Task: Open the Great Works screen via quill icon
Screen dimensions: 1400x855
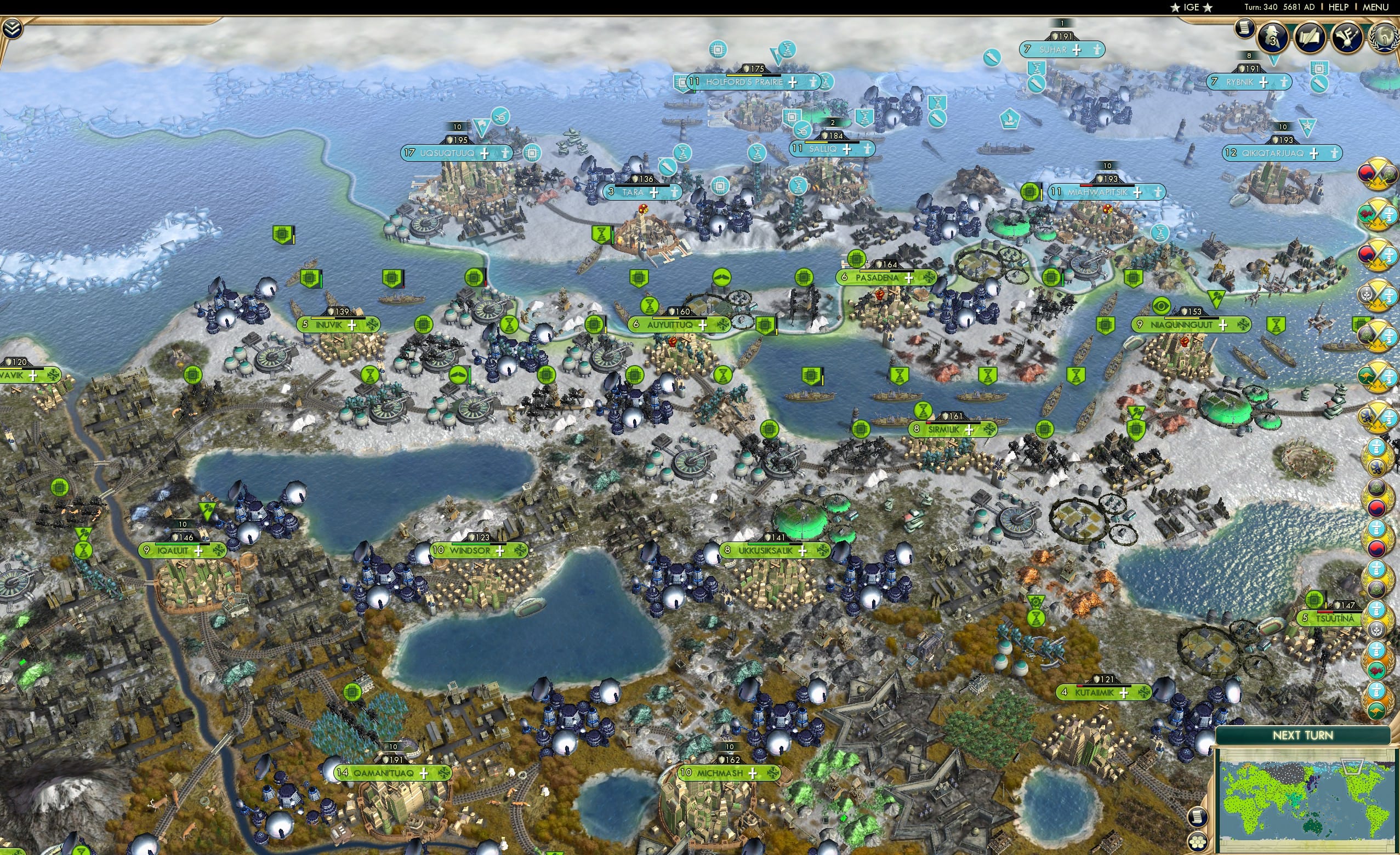Action: coord(1310,36)
